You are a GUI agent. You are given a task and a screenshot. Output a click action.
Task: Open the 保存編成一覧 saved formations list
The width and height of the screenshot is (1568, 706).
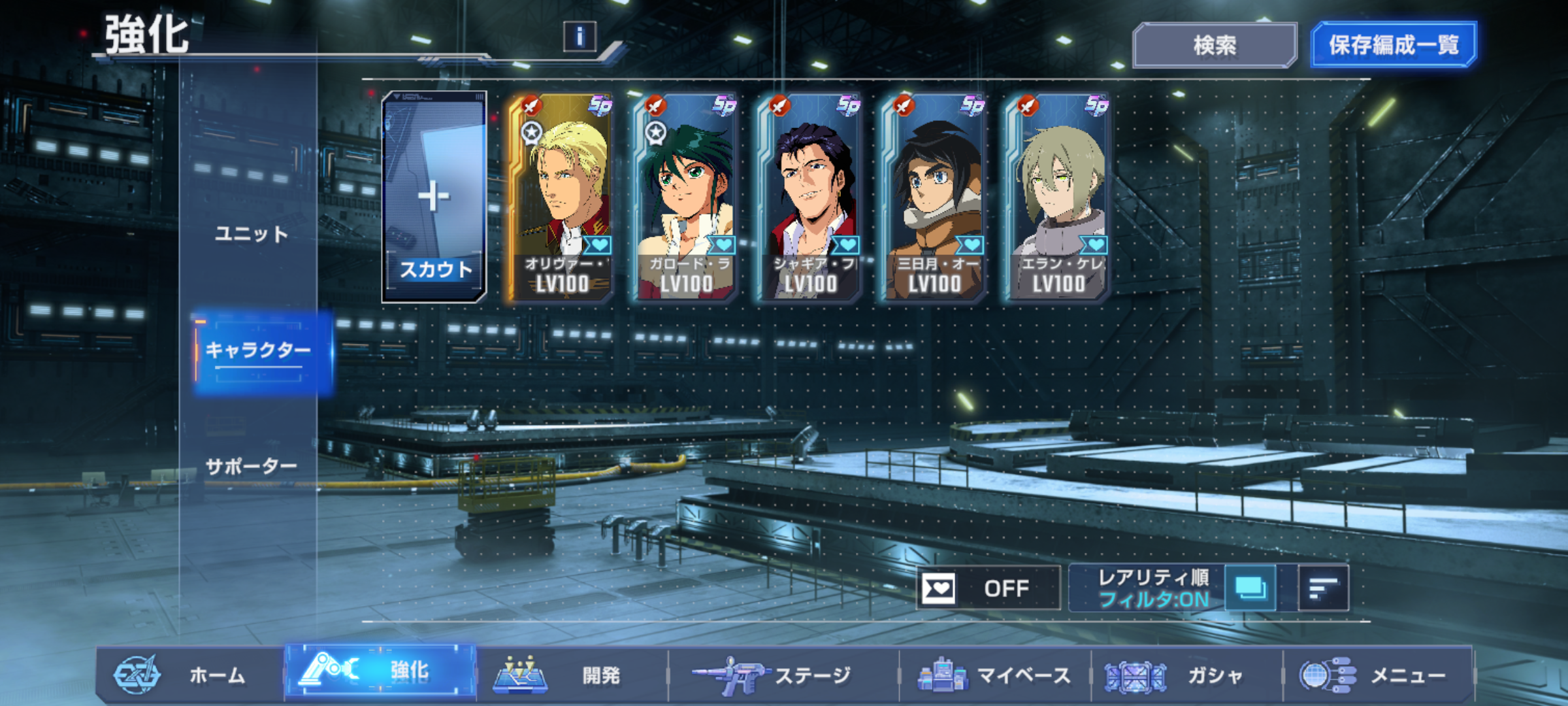(x=1393, y=45)
